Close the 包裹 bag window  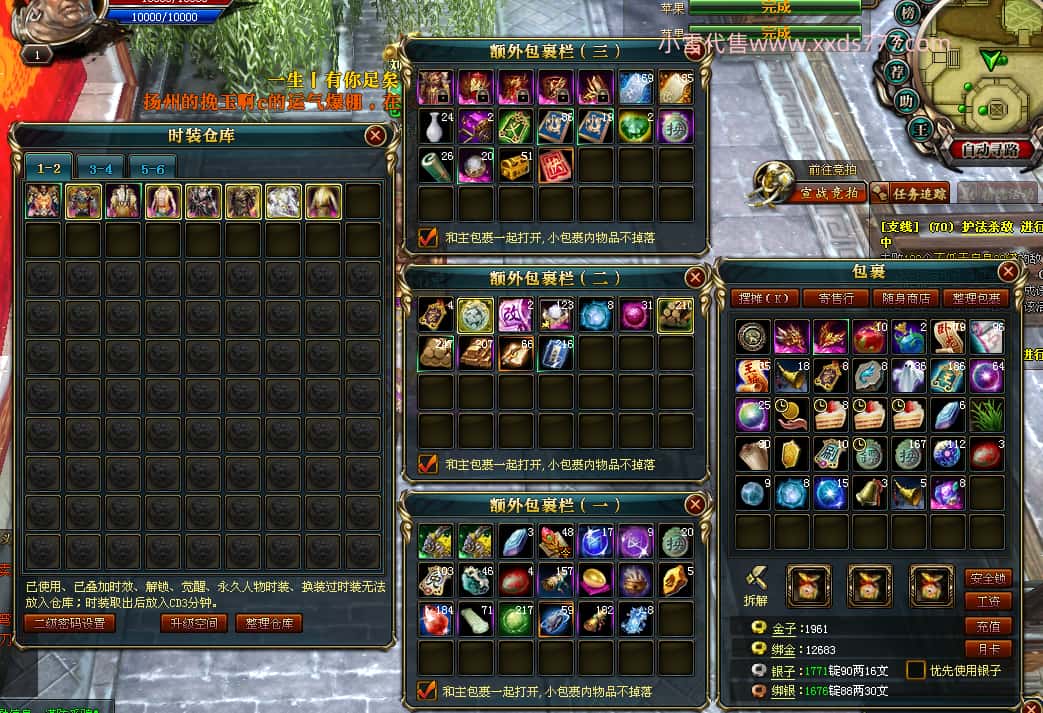coord(1008,271)
